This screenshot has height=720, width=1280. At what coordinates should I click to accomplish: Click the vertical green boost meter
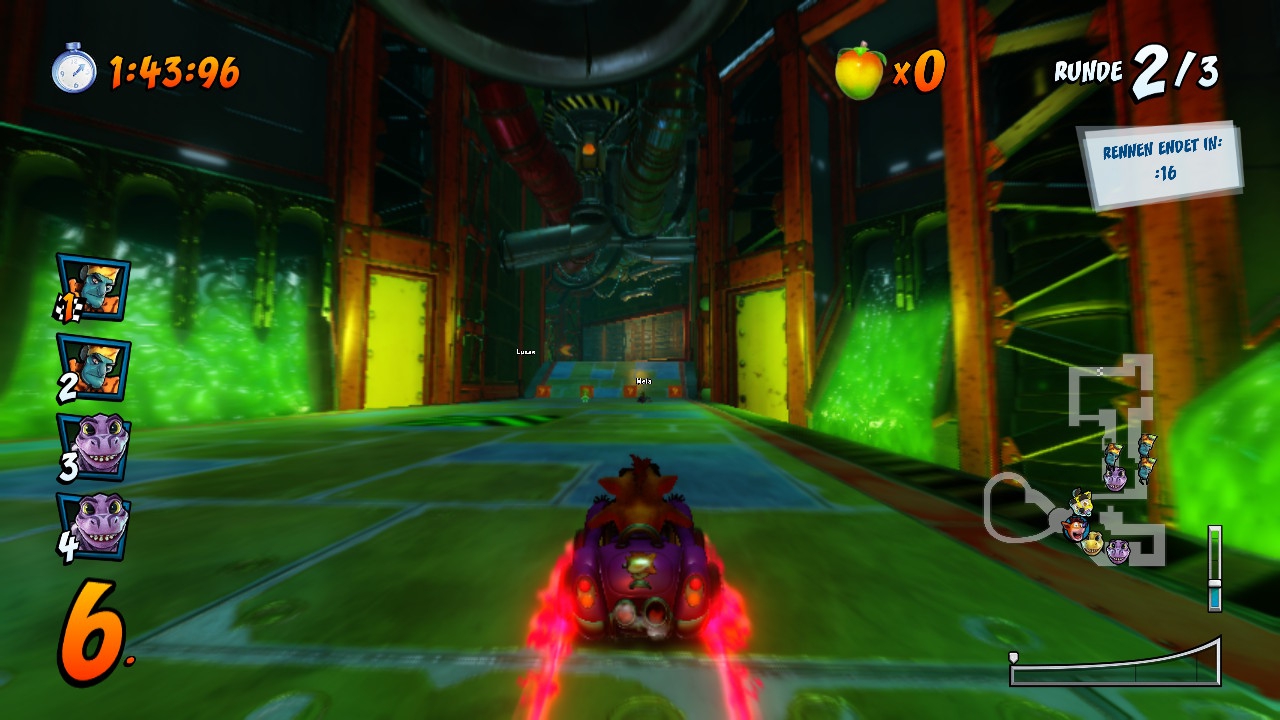pos(1214,567)
